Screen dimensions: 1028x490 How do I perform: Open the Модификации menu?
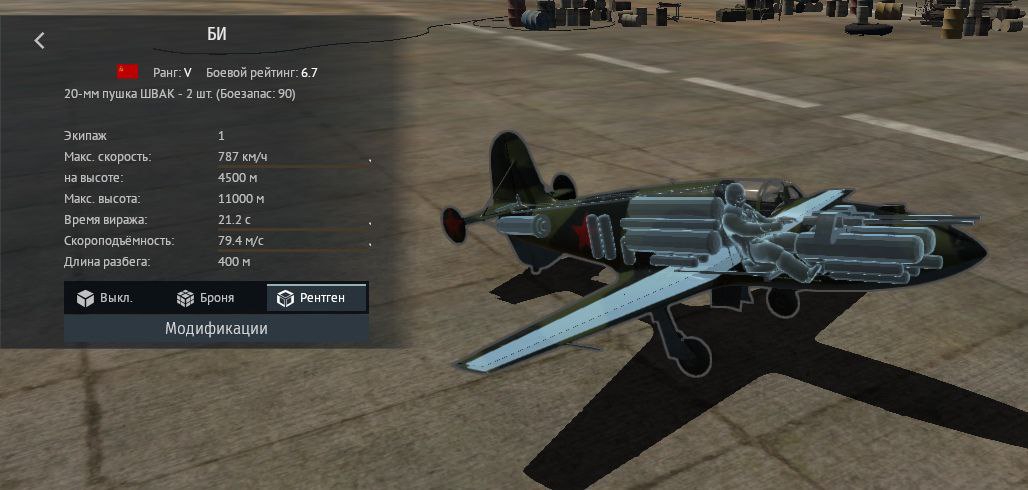pyautogui.click(x=216, y=328)
